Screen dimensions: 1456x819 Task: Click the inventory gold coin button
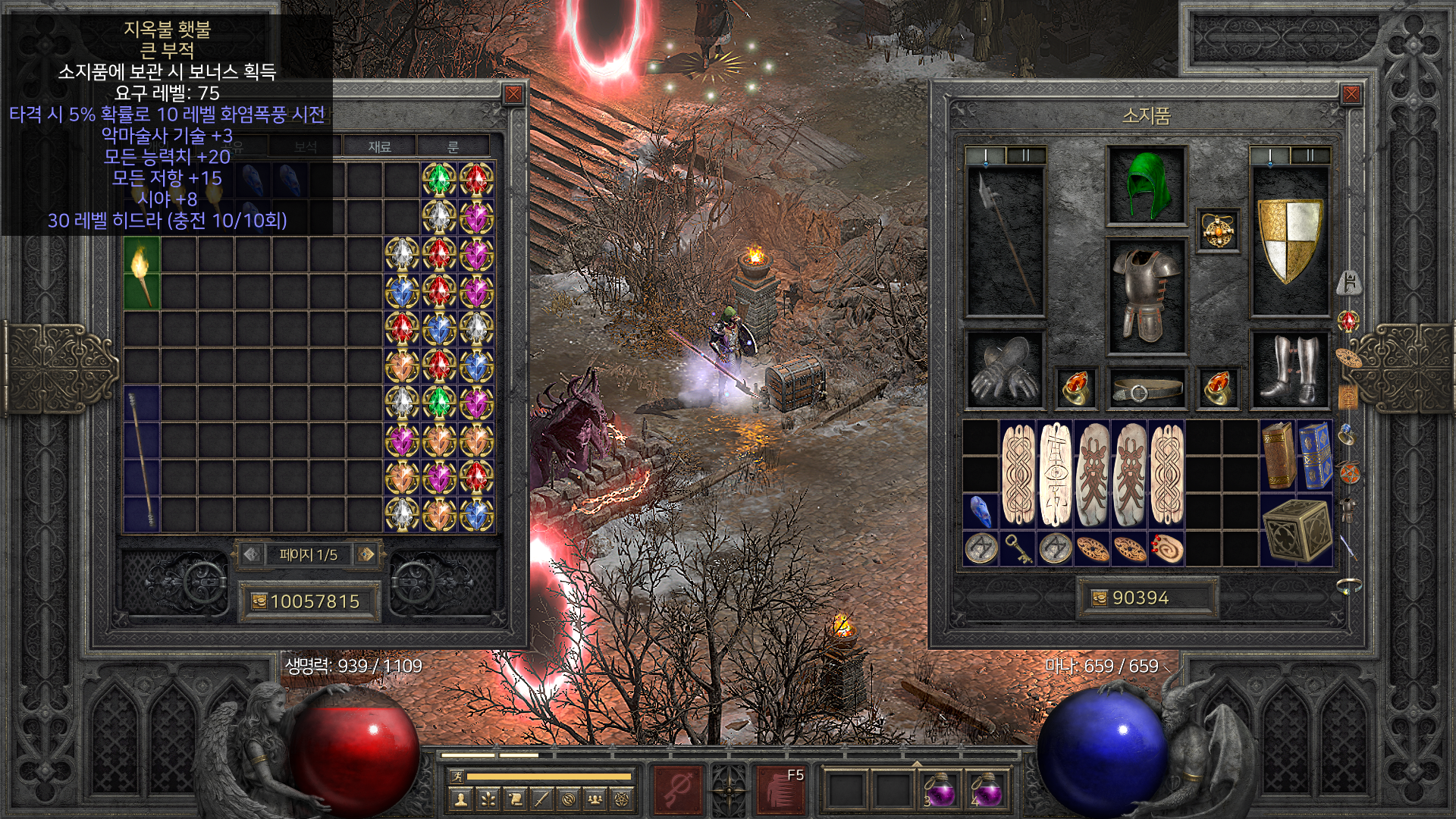tap(1099, 598)
